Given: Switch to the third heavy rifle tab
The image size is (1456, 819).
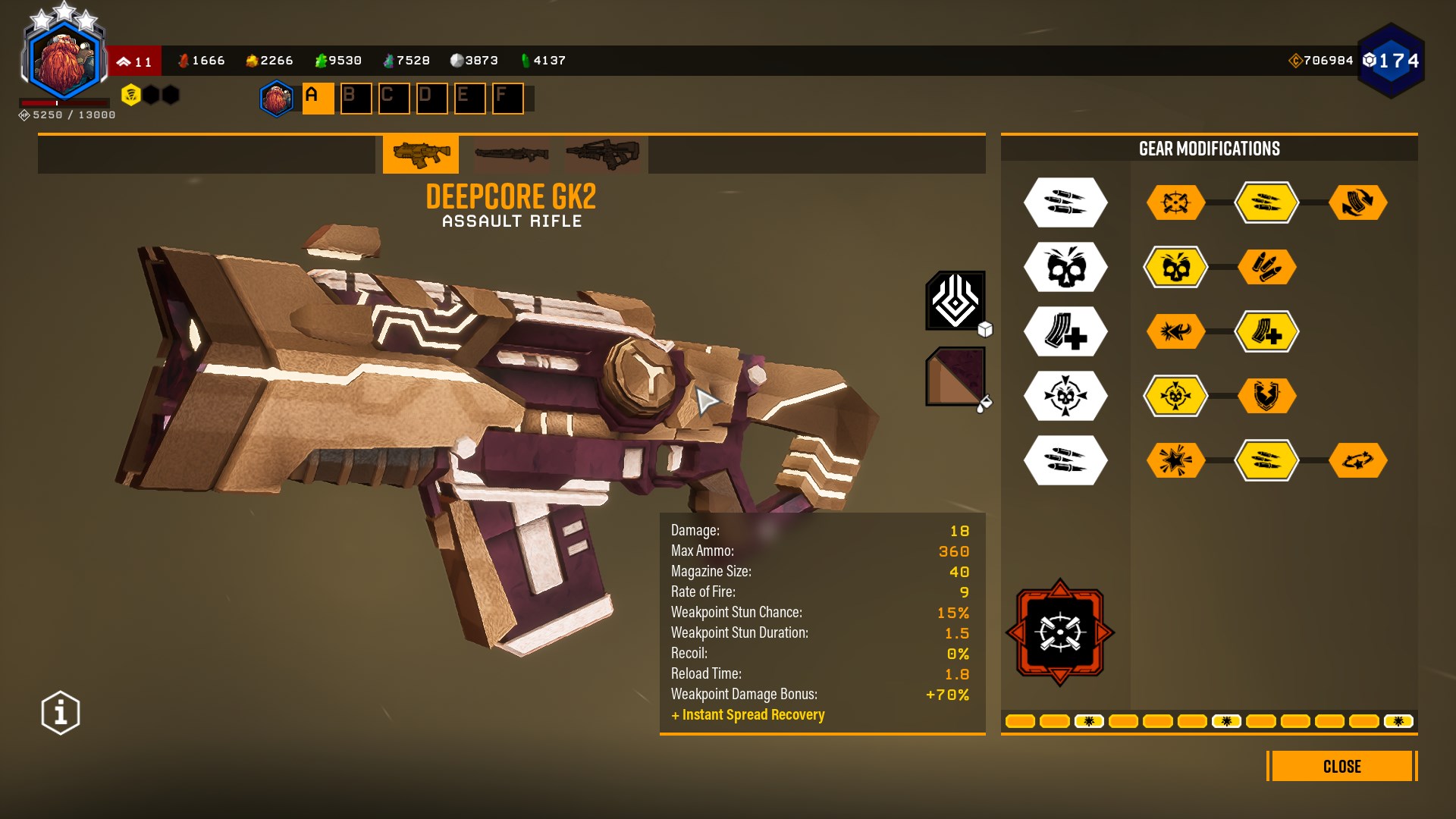Looking at the screenshot, I should coord(602,154).
